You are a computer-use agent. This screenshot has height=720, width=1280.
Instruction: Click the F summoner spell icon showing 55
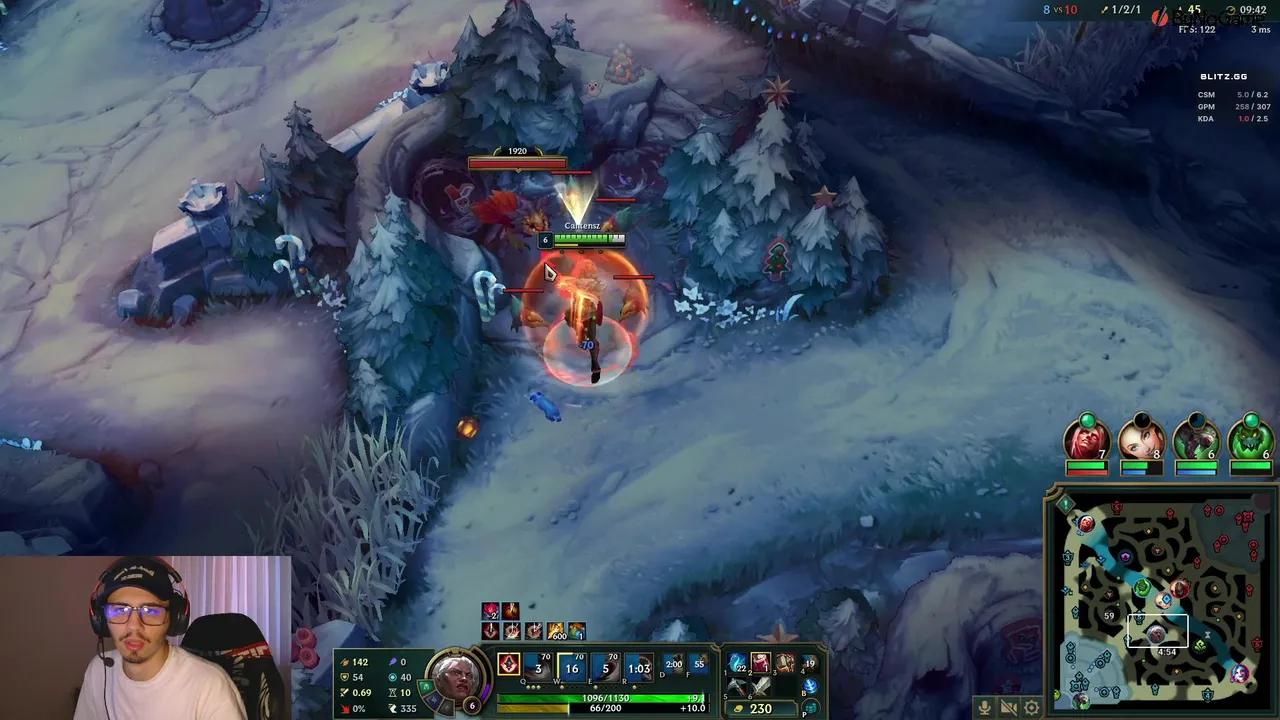[699, 664]
